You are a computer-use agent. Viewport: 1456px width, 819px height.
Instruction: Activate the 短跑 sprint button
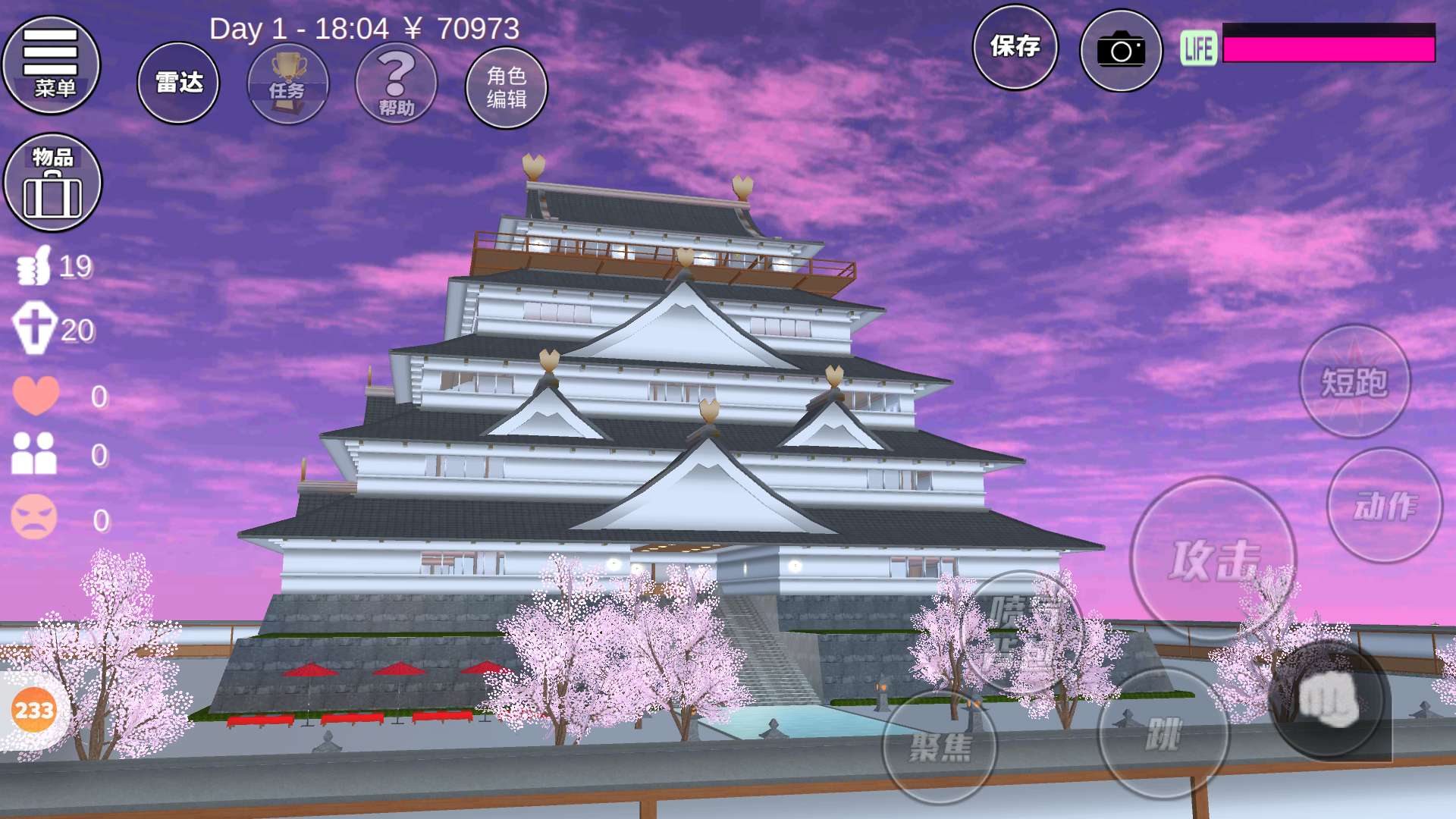coord(1354,381)
